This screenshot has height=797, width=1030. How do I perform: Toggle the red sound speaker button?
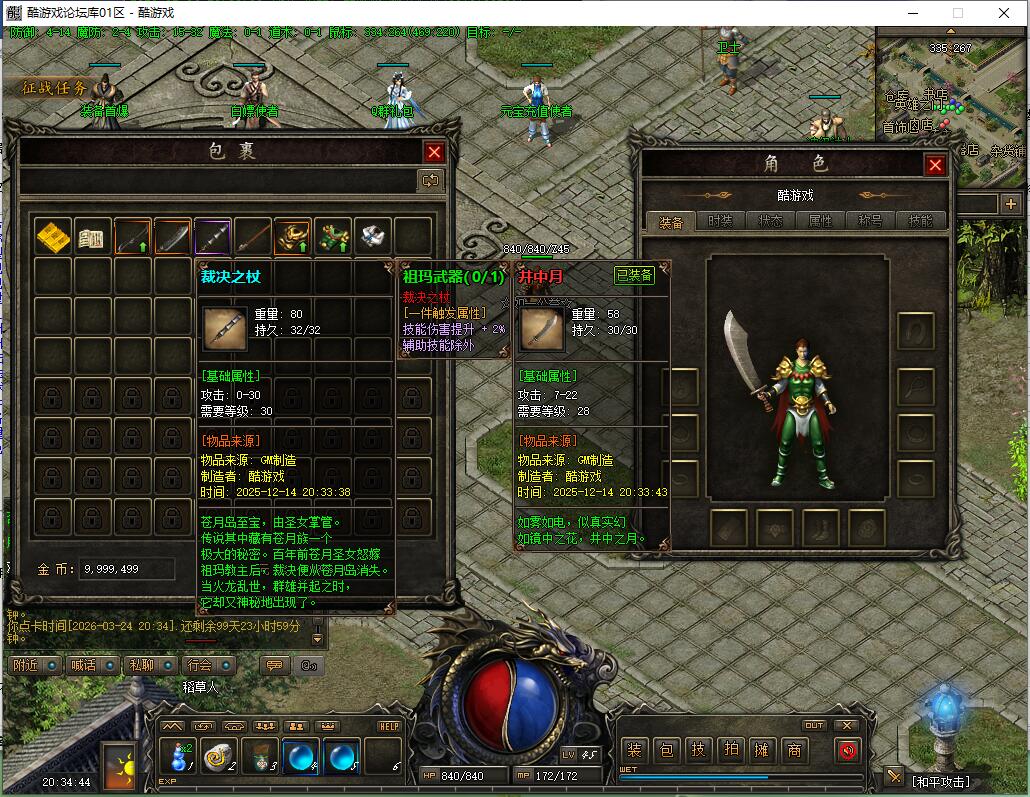pyautogui.click(x=848, y=750)
